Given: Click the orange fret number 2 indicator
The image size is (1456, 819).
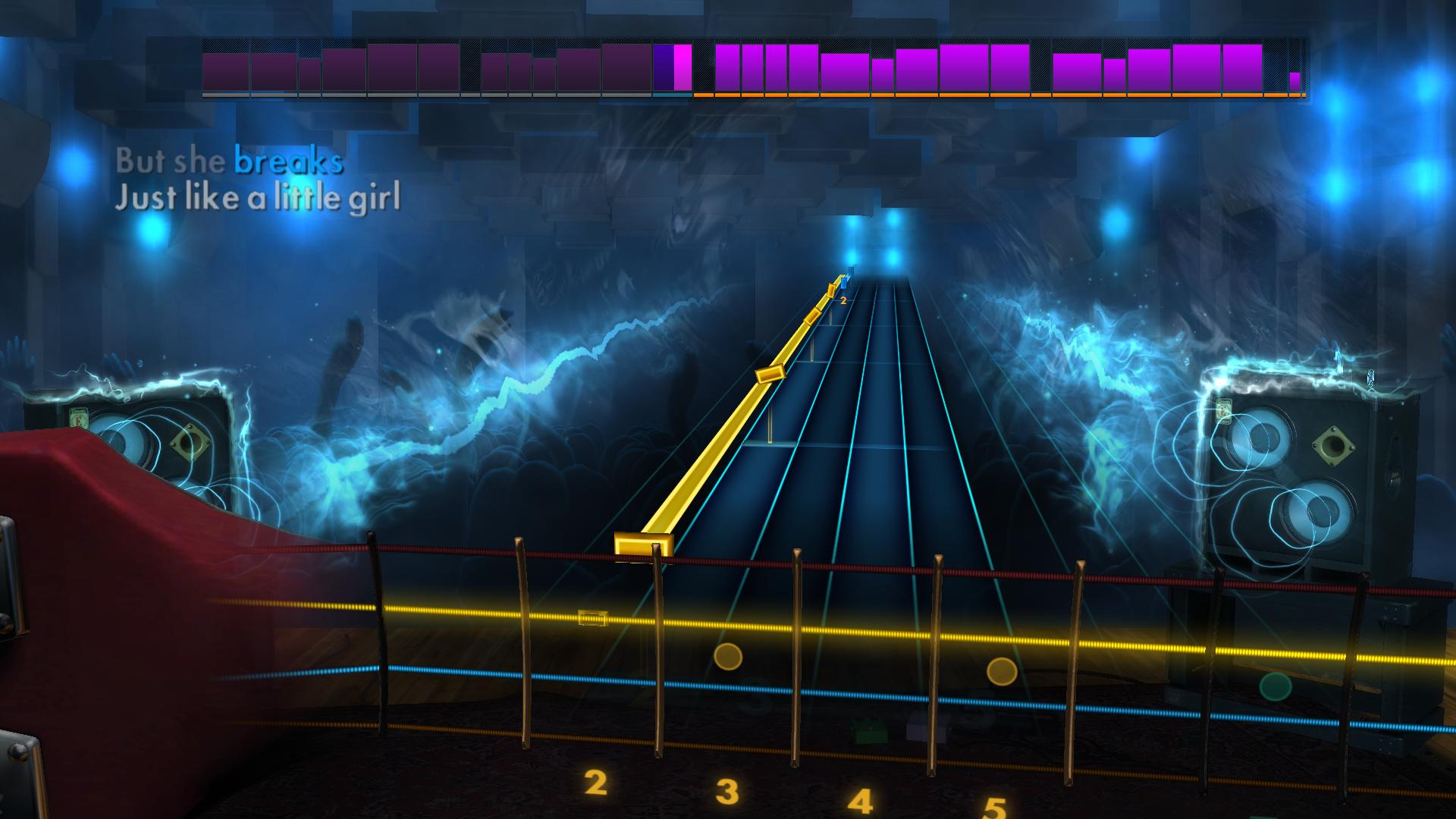Looking at the screenshot, I should (843, 301).
